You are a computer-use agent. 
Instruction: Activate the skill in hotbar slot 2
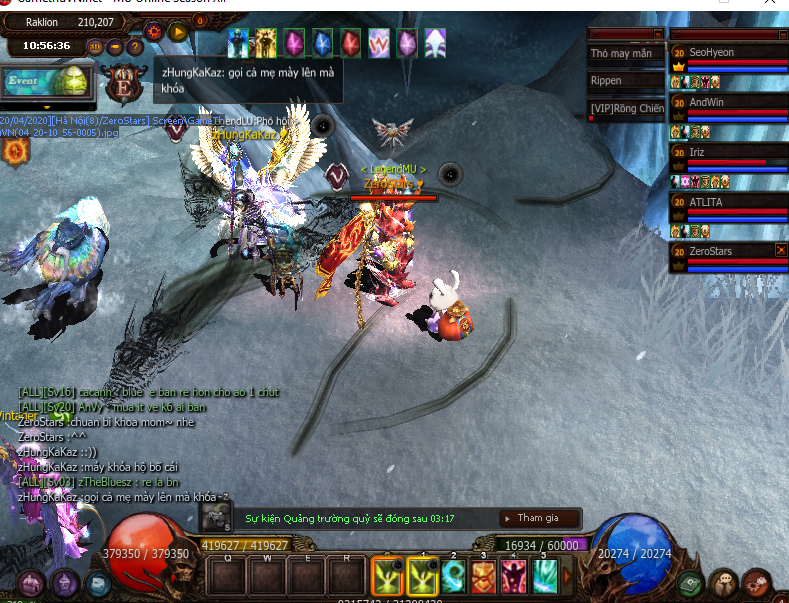point(453,577)
